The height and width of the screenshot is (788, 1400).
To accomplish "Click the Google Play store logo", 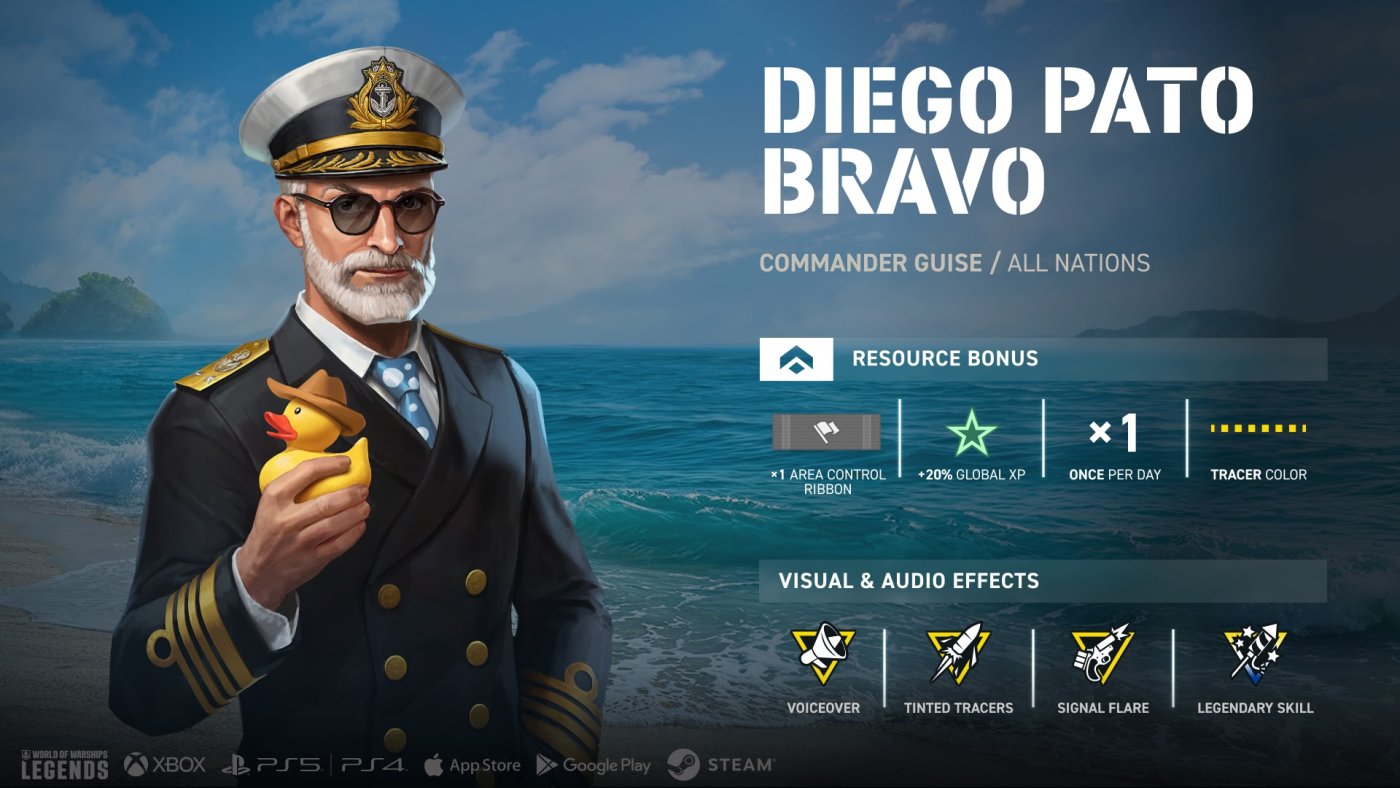I will (594, 765).
